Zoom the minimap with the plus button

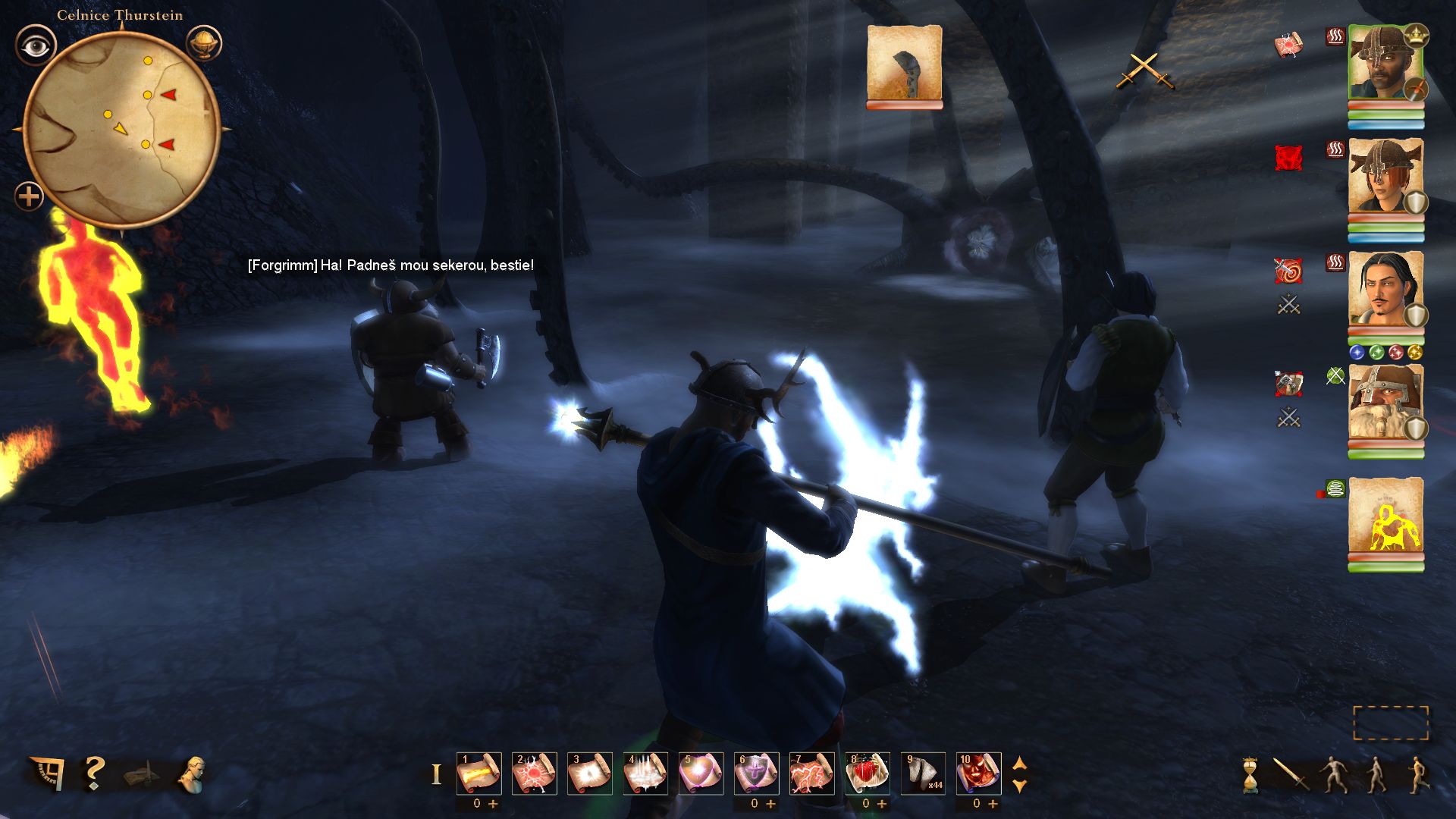coord(29,197)
